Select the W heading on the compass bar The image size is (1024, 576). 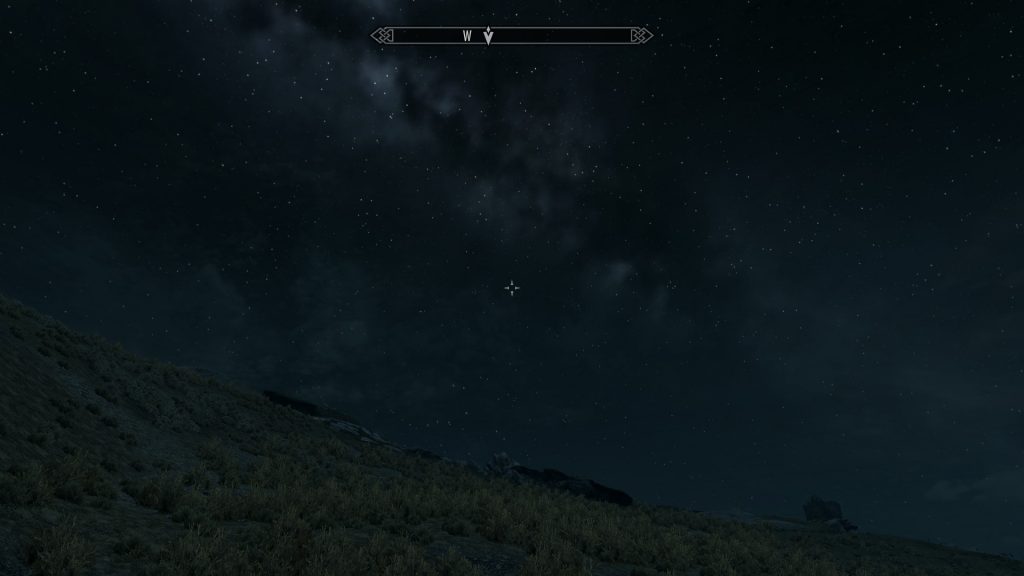467,36
